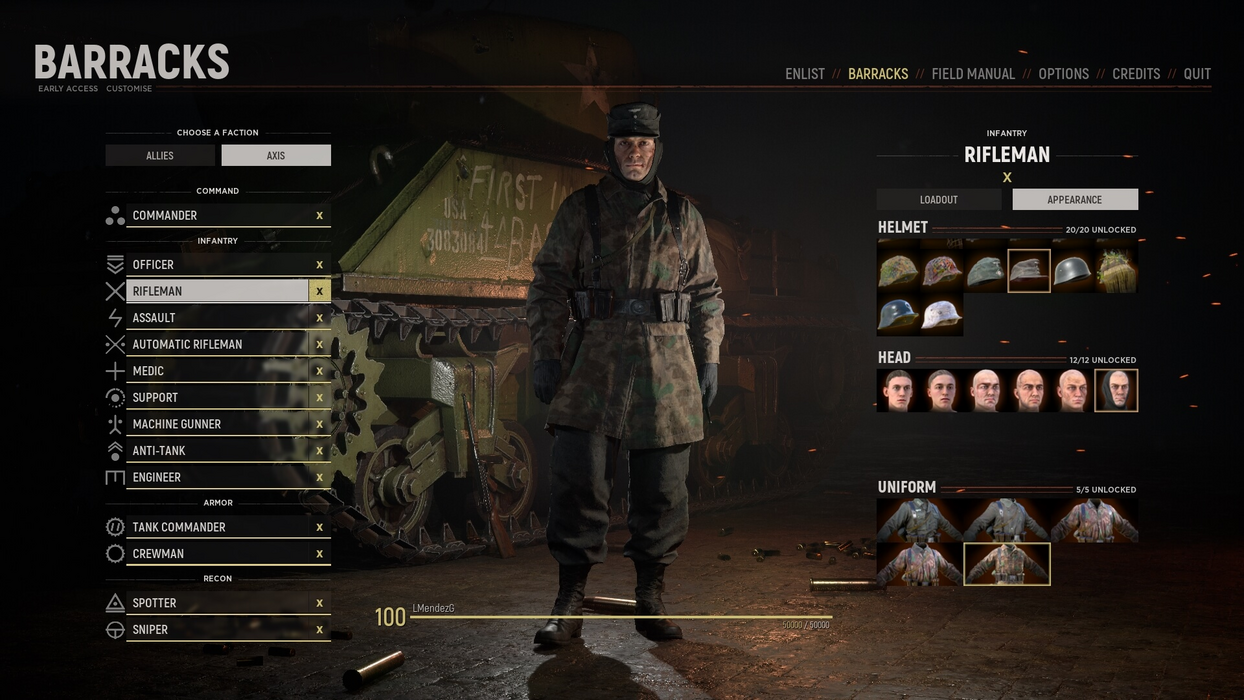The width and height of the screenshot is (1244, 700).
Task: Select the highlighted camouflage smock uniform
Action: coord(1006,564)
